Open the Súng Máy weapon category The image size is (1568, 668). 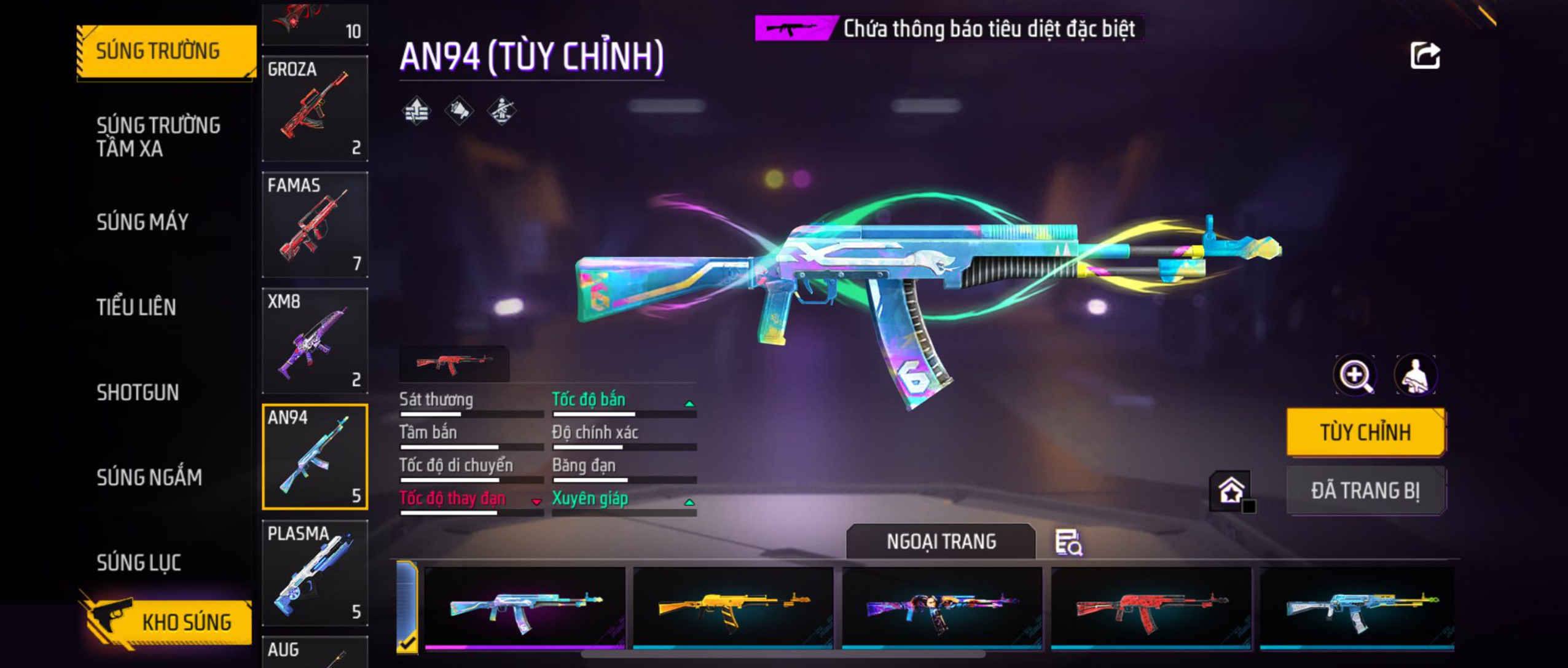(x=143, y=222)
